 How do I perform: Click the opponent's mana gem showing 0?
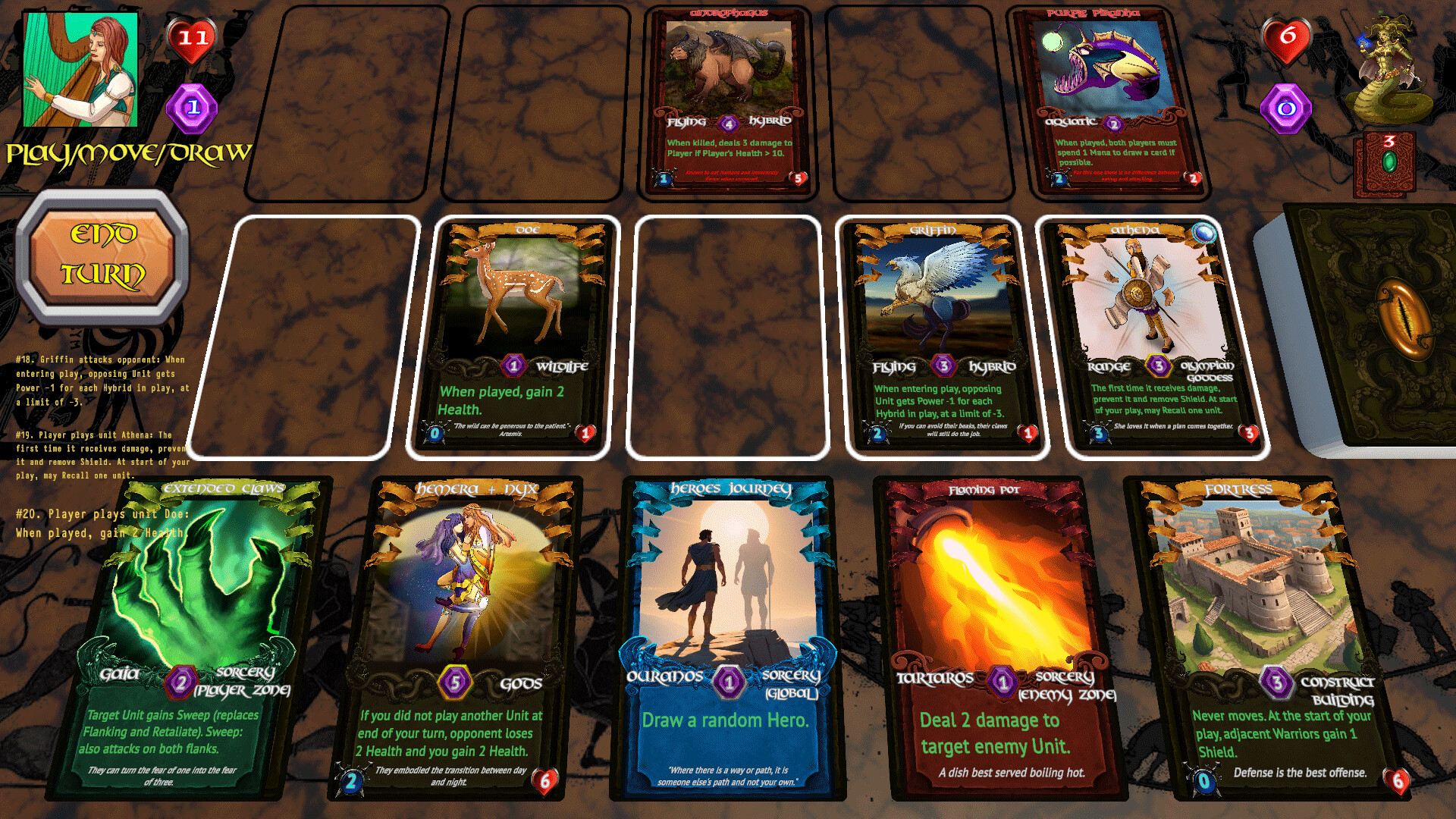1285,106
